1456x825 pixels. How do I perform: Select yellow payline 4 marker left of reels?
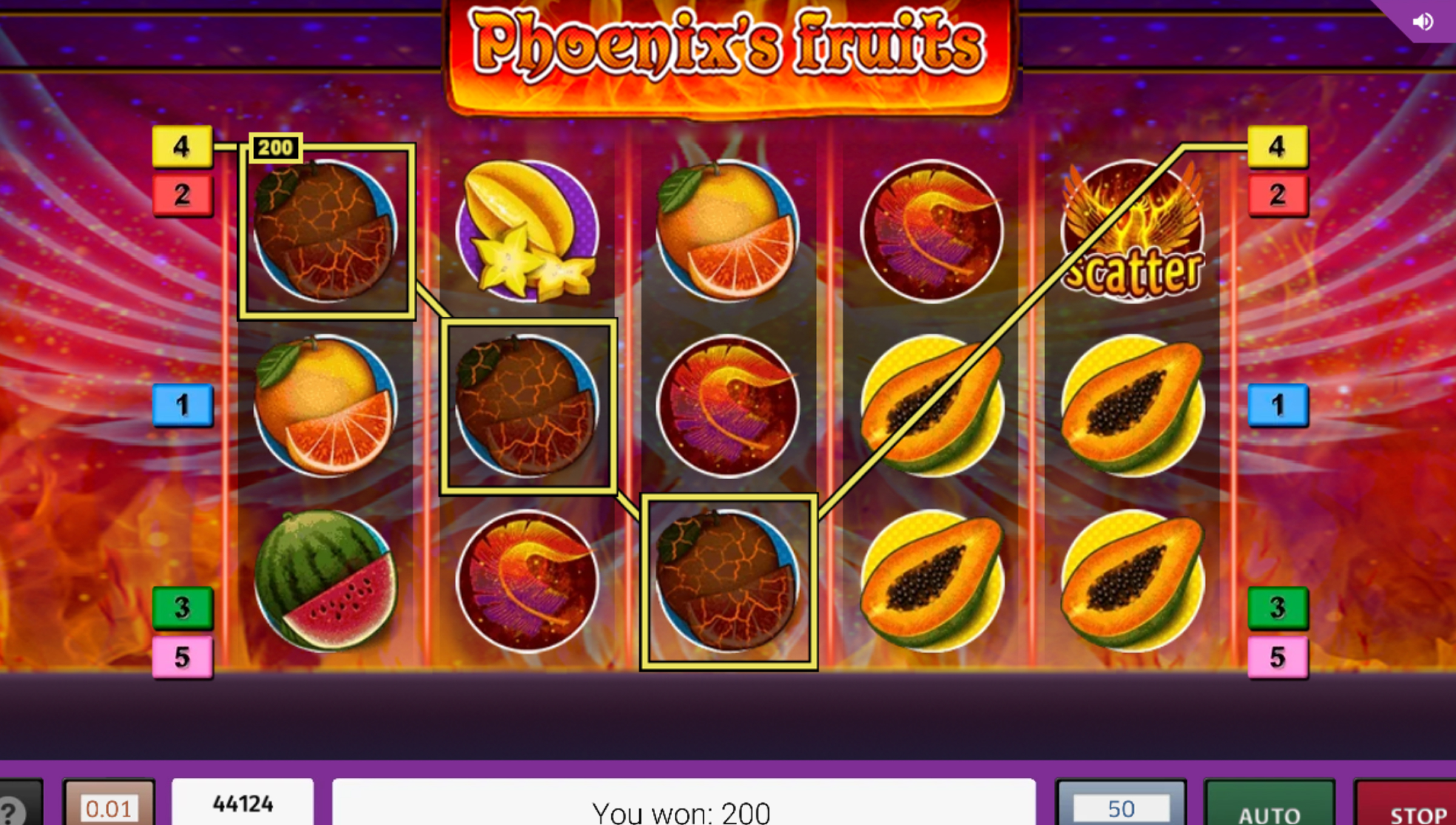click(182, 146)
